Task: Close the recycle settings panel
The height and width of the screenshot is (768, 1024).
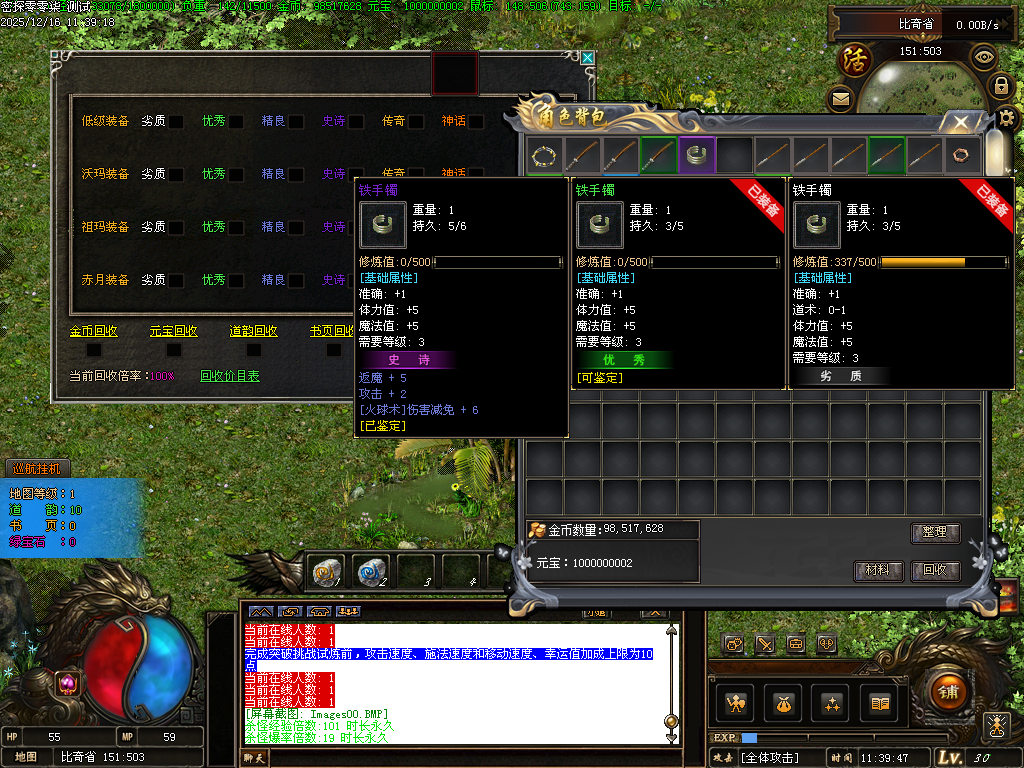Action: tap(588, 59)
